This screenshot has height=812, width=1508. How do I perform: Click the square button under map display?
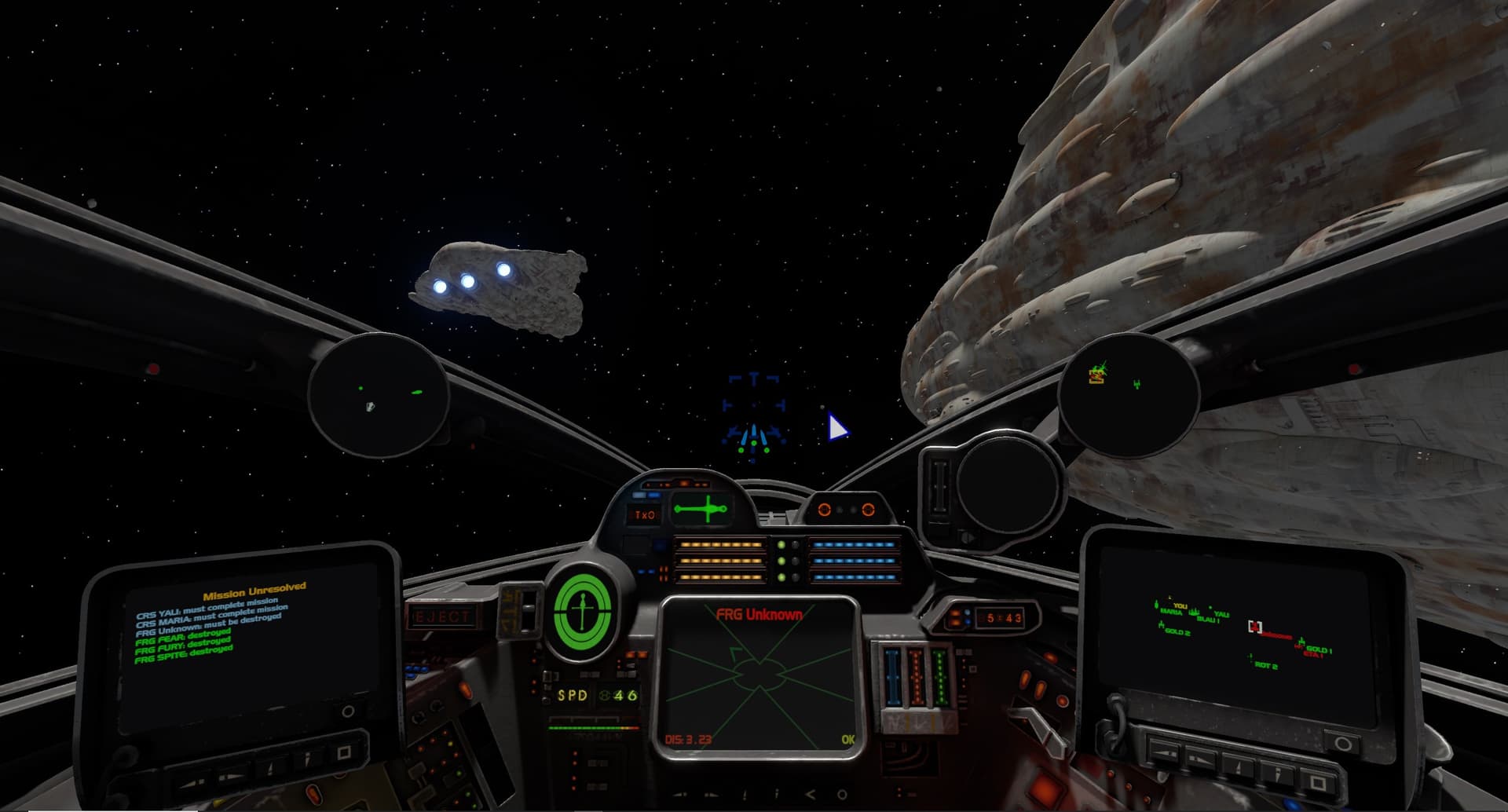coord(1317,782)
